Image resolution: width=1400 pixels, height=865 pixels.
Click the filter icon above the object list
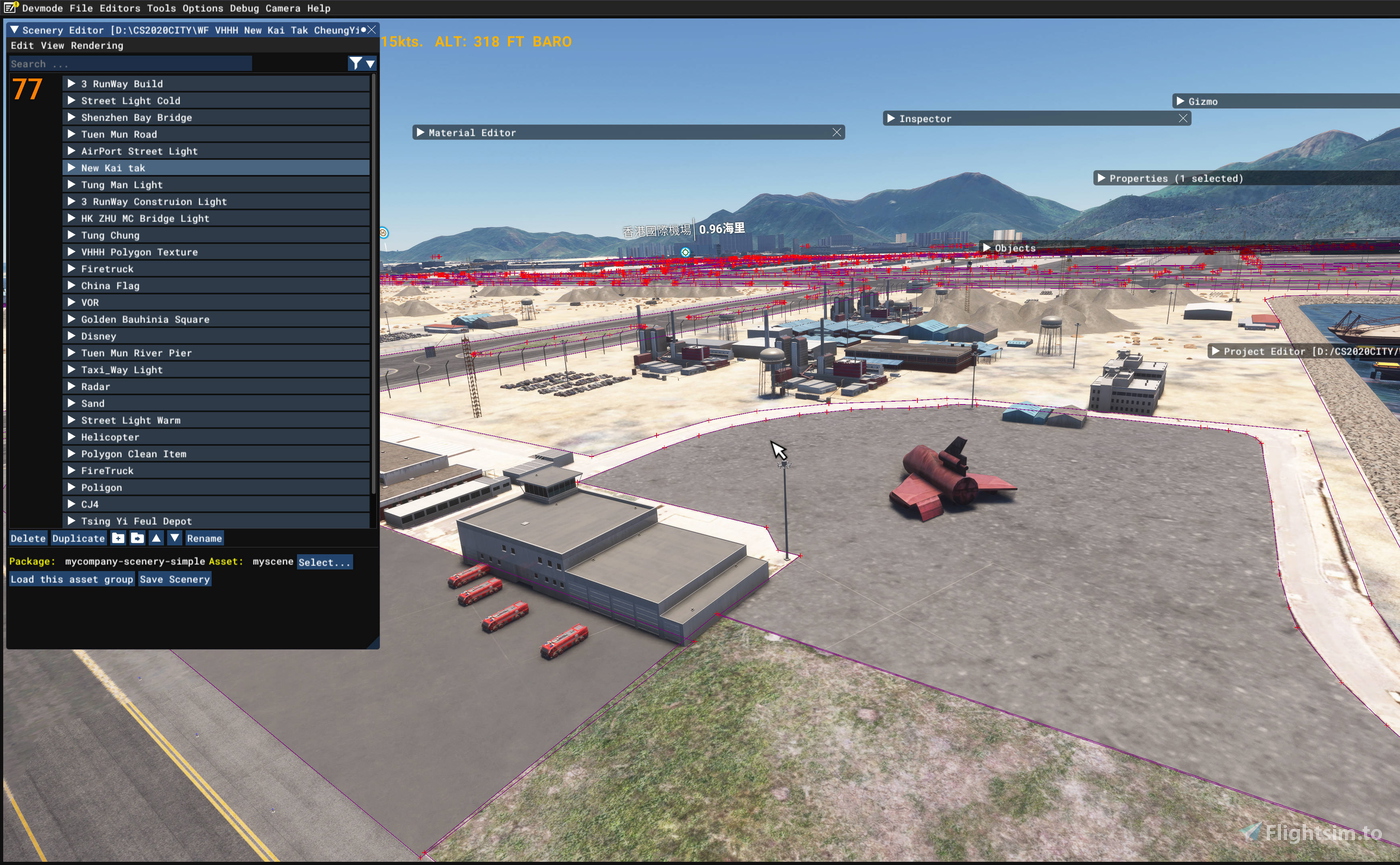pyautogui.click(x=355, y=63)
